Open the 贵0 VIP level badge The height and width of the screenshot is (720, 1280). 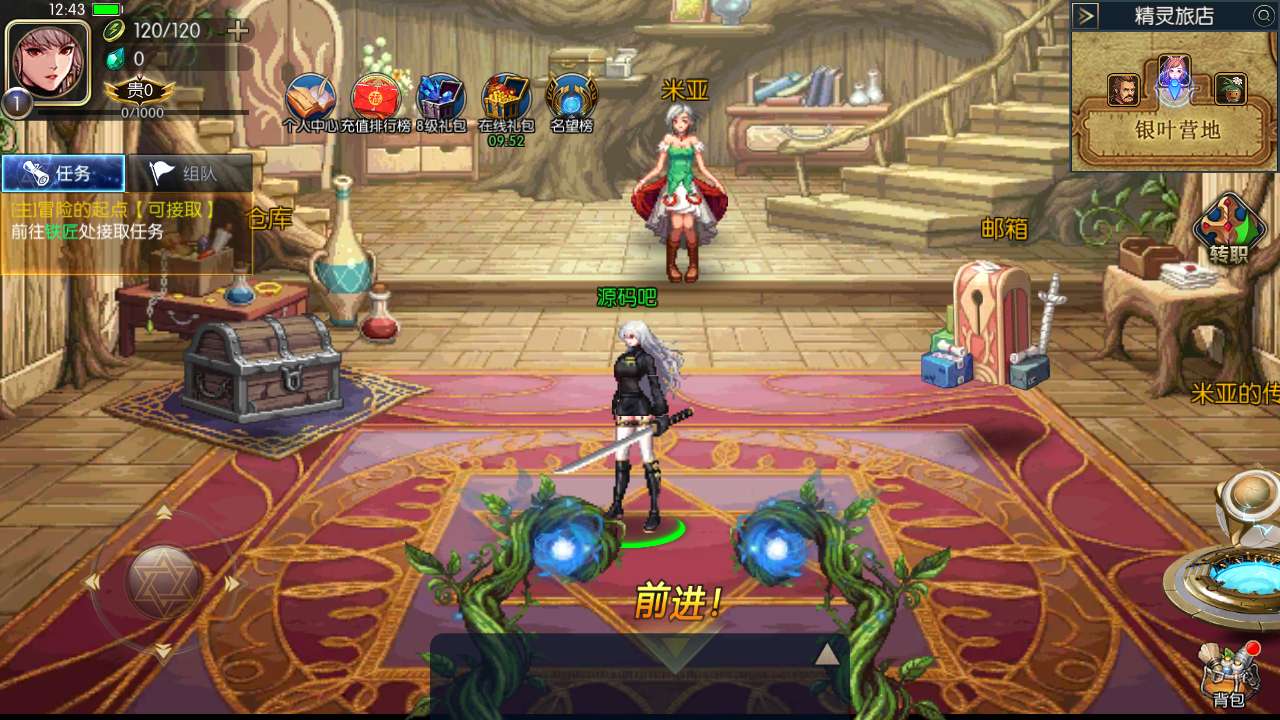coord(140,91)
